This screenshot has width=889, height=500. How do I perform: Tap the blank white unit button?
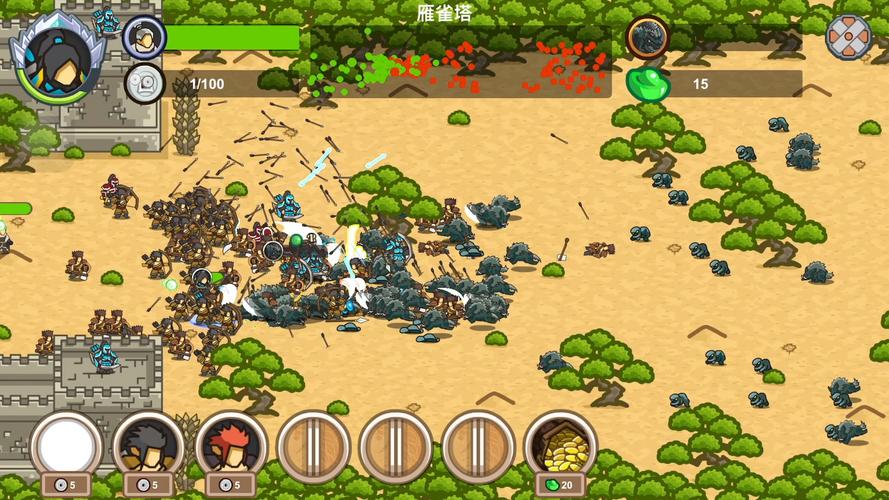click(x=66, y=446)
